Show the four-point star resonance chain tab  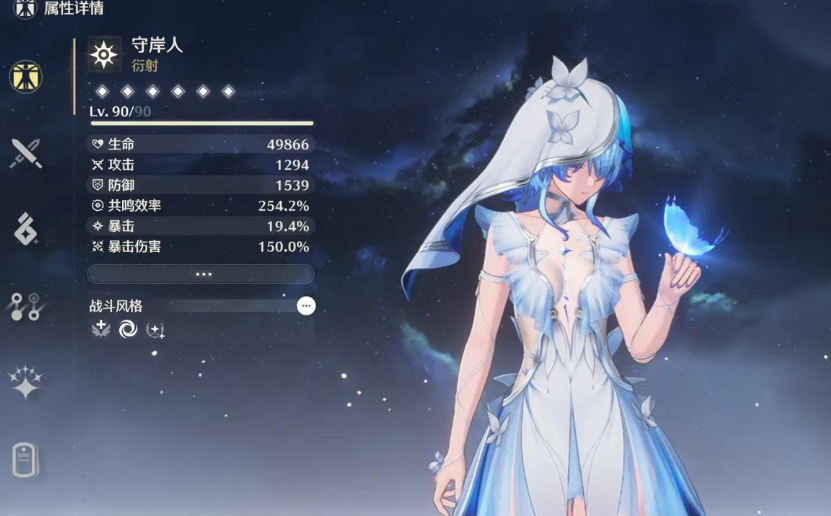26,383
